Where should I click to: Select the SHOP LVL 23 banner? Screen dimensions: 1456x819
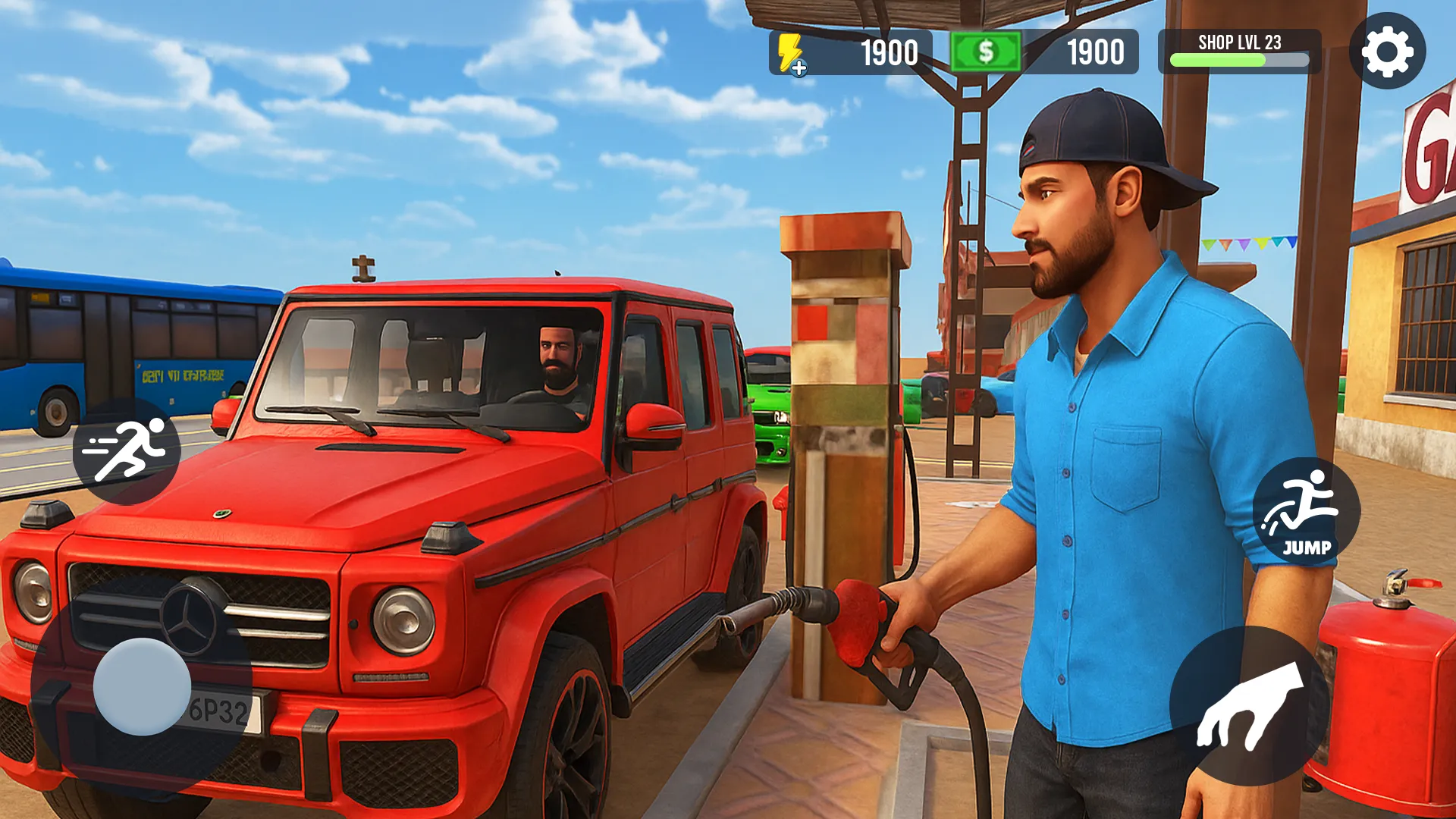click(x=1239, y=43)
